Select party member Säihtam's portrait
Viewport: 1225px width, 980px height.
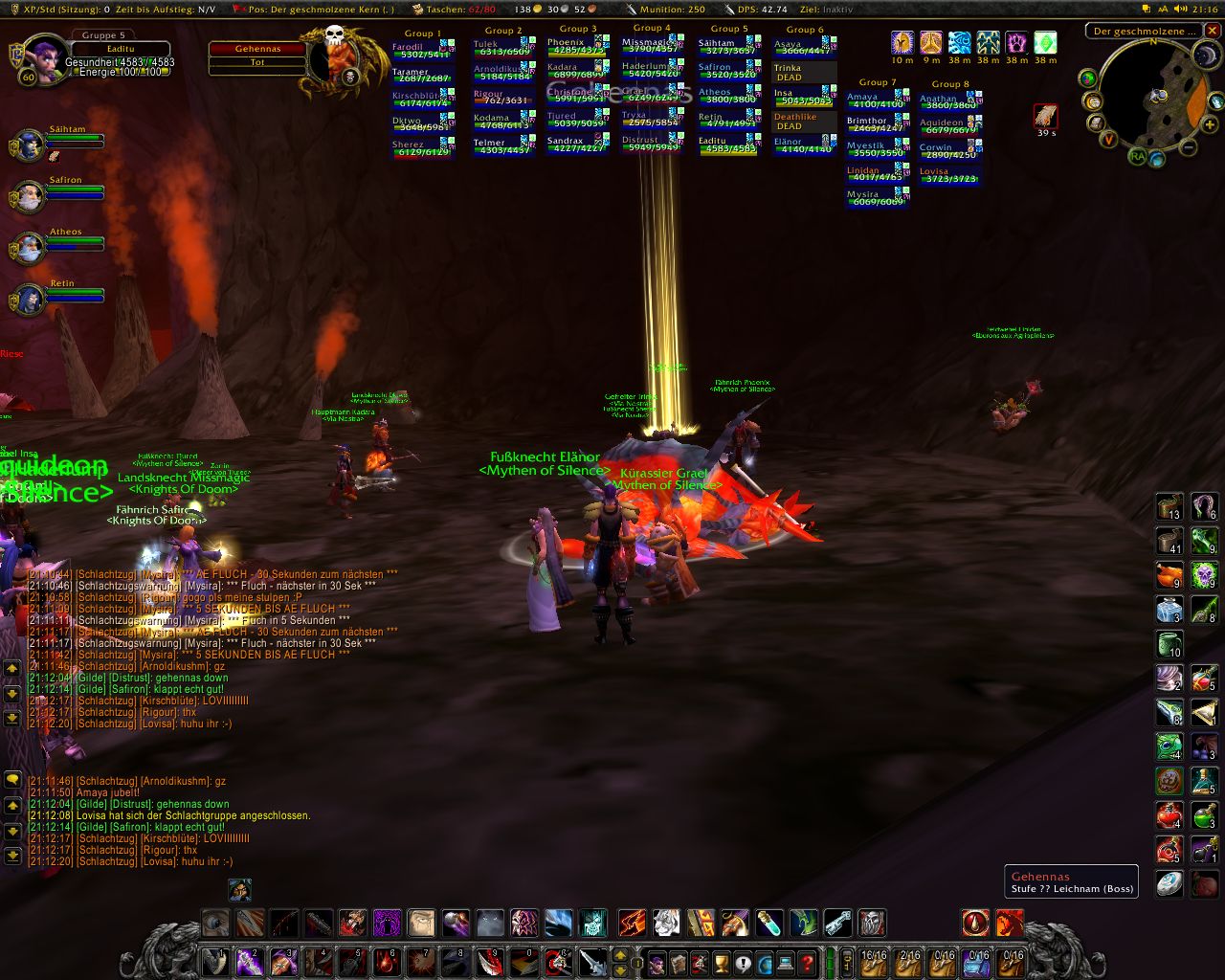click(27, 145)
